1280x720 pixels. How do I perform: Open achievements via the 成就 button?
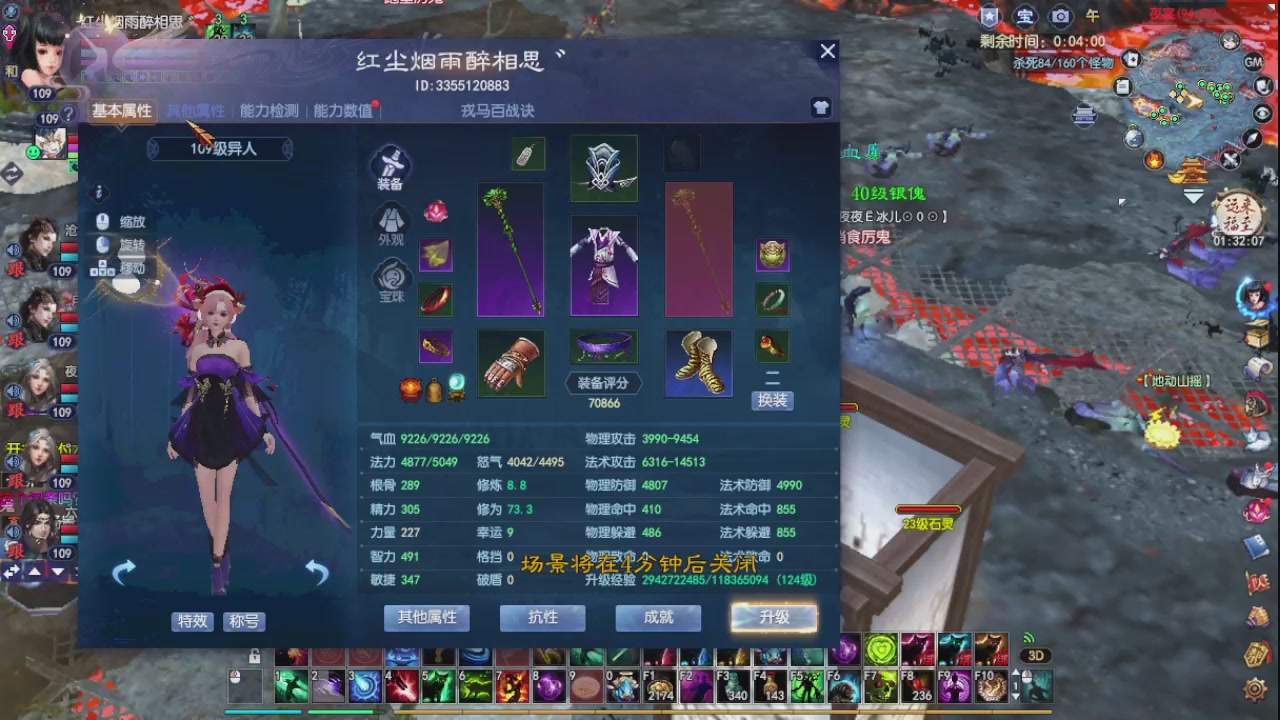[x=657, y=618]
